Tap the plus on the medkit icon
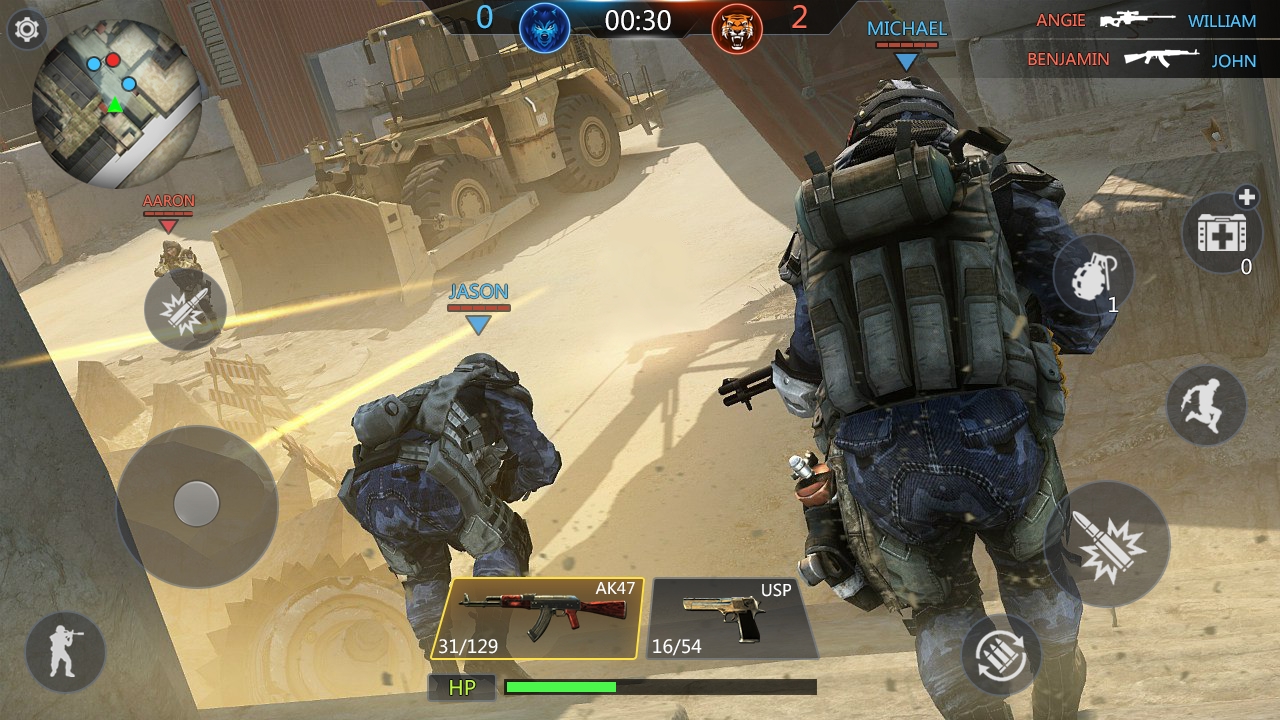This screenshot has height=720, width=1280. [x=1249, y=197]
